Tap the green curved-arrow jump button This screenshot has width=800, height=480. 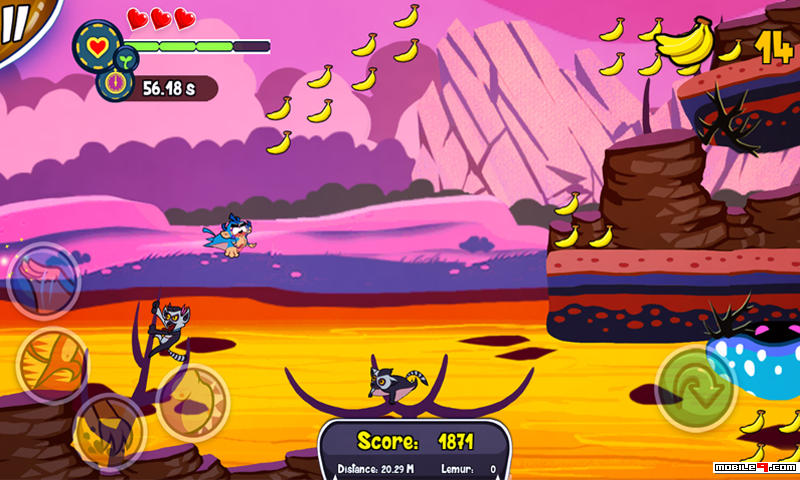[696, 387]
